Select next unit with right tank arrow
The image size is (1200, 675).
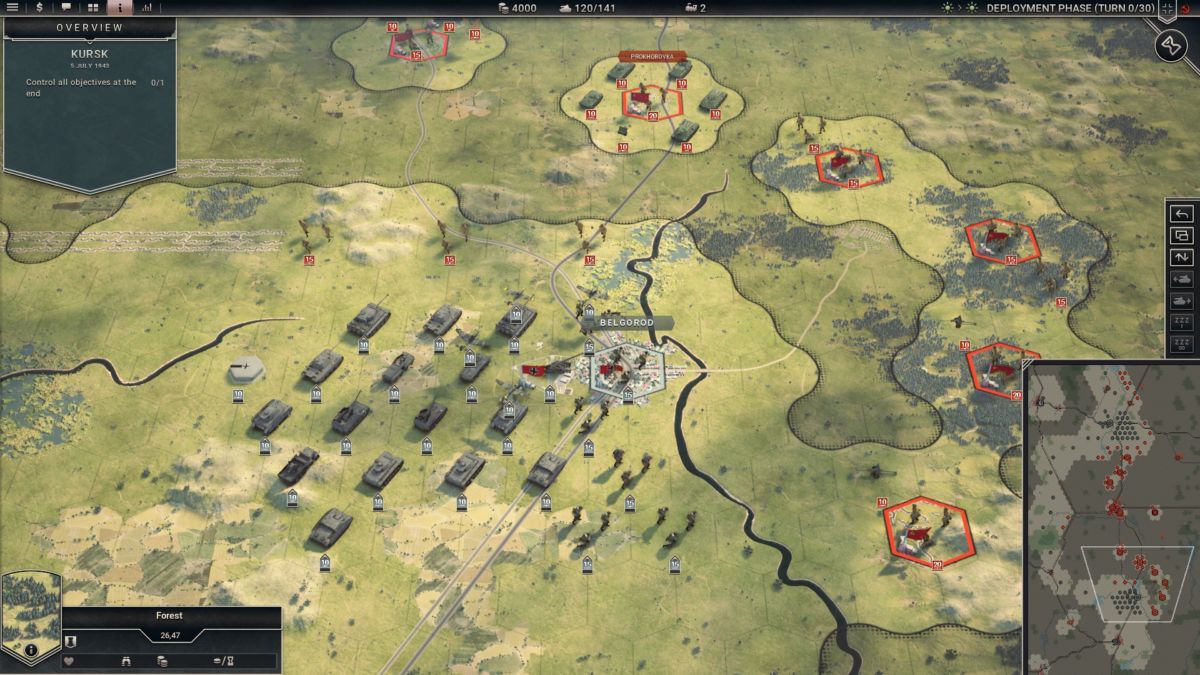click(1181, 301)
